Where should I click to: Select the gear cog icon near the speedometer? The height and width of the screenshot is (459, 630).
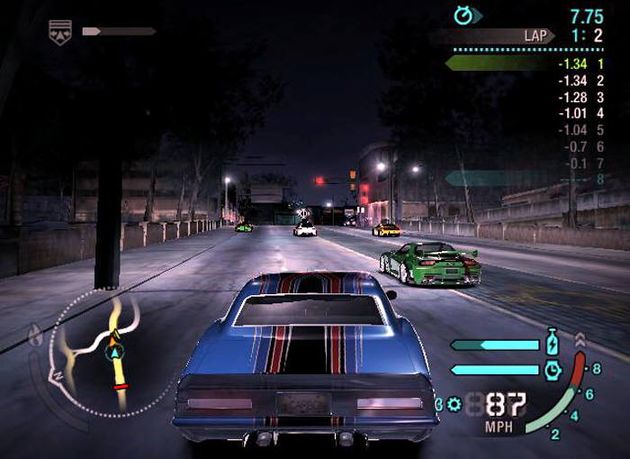[x=456, y=404]
